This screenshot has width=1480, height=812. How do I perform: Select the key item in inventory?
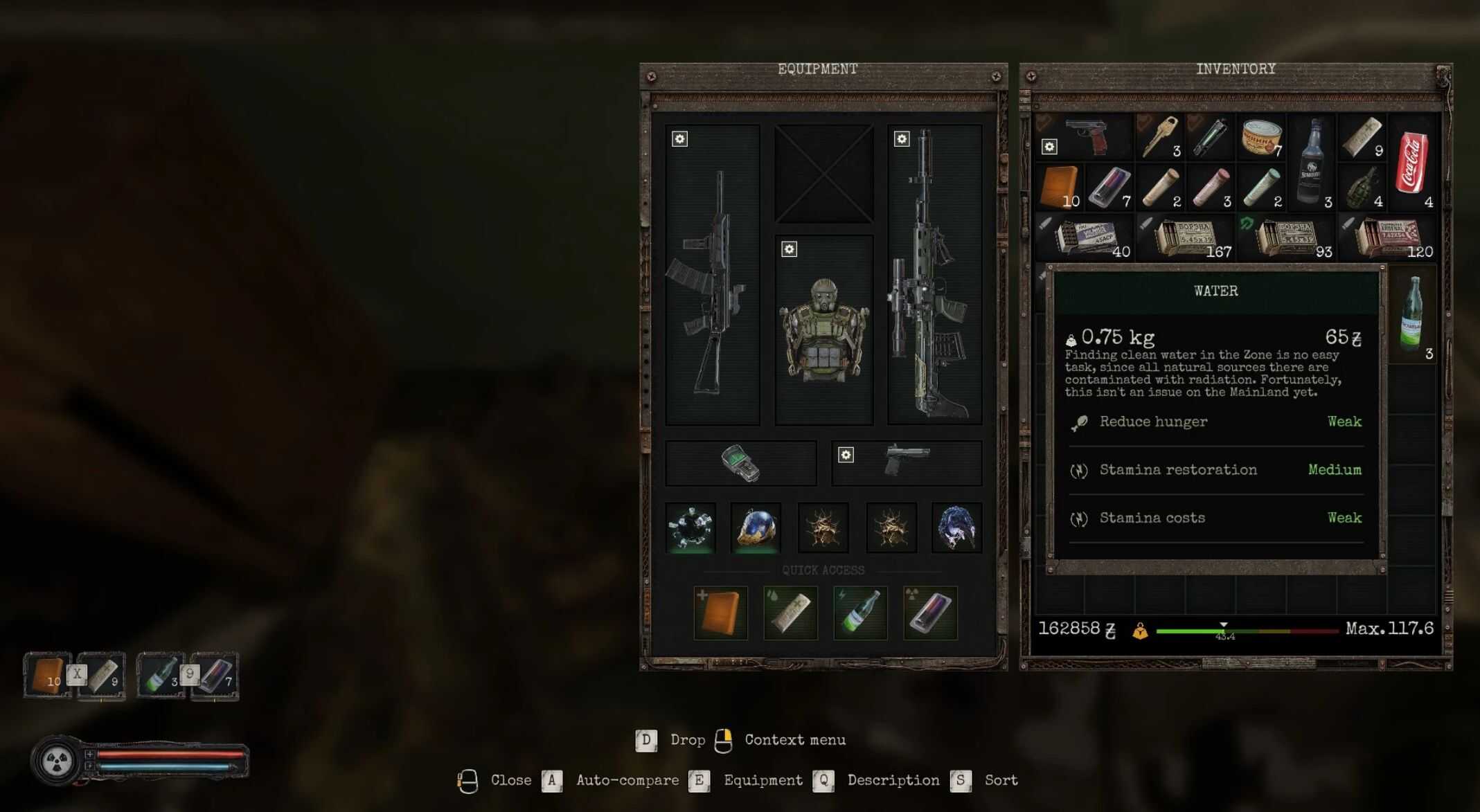pos(1161,136)
